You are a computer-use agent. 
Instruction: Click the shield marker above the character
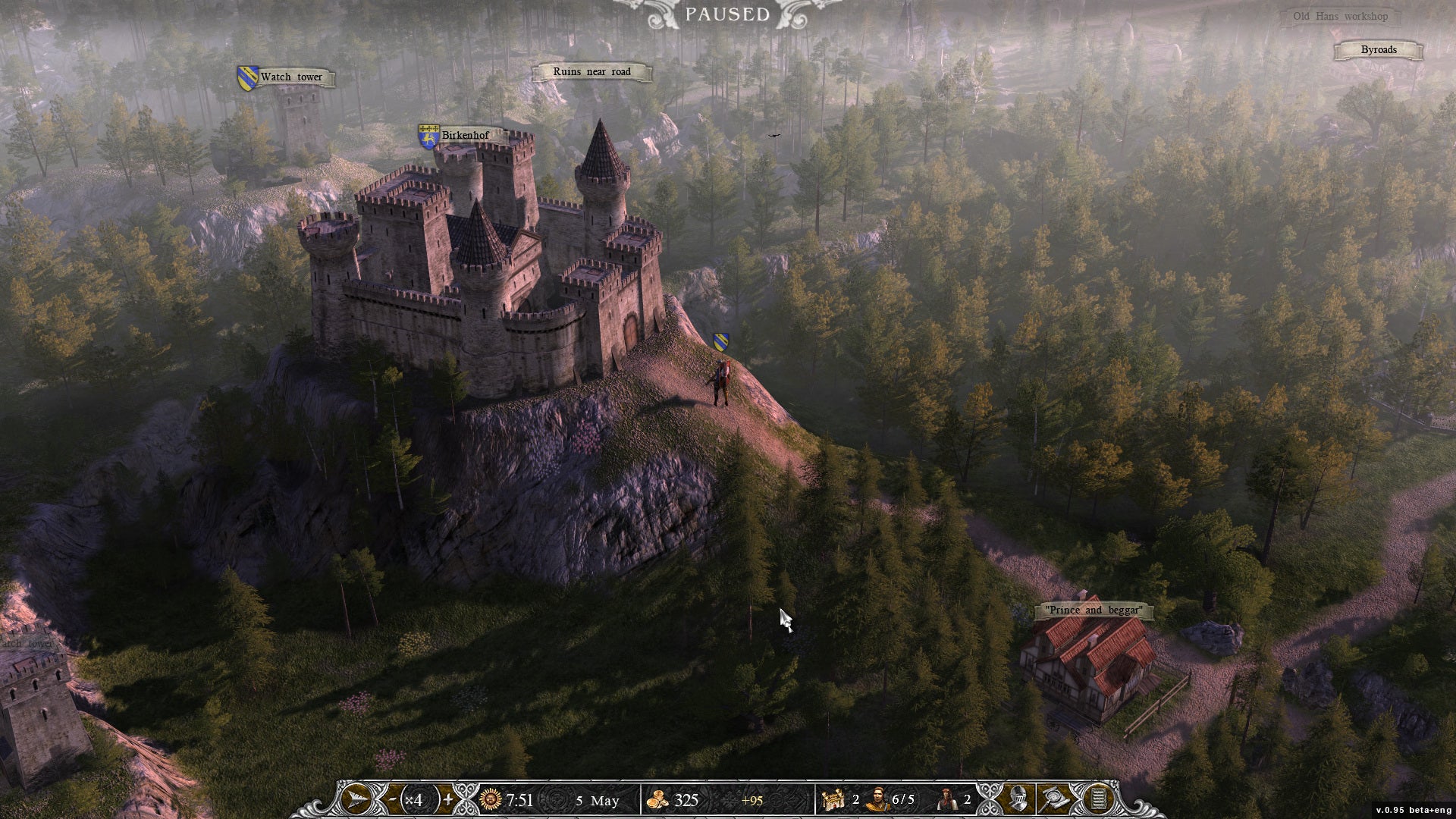tap(721, 342)
